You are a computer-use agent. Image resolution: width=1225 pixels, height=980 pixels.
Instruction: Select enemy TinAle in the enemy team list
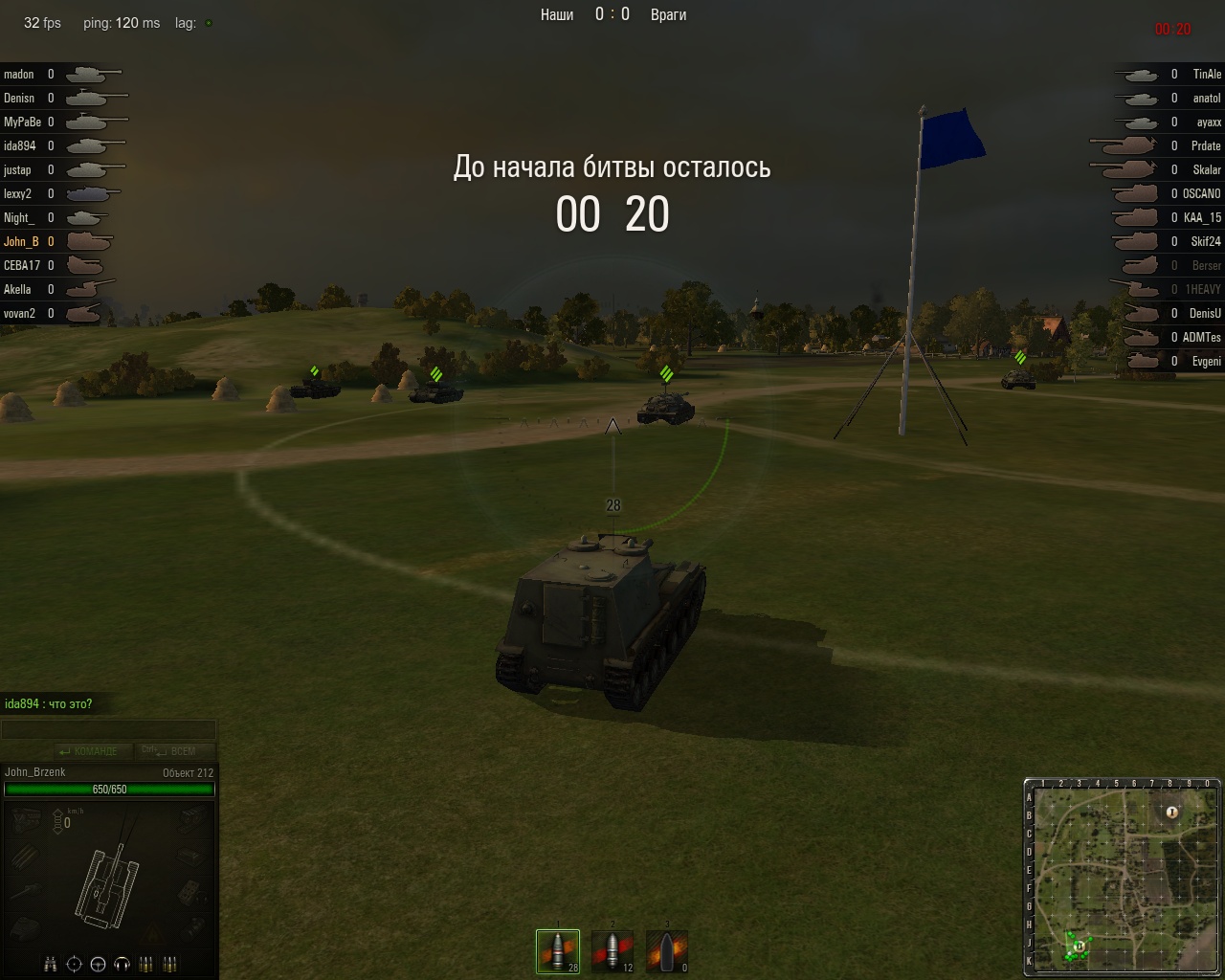pos(1207,75)
